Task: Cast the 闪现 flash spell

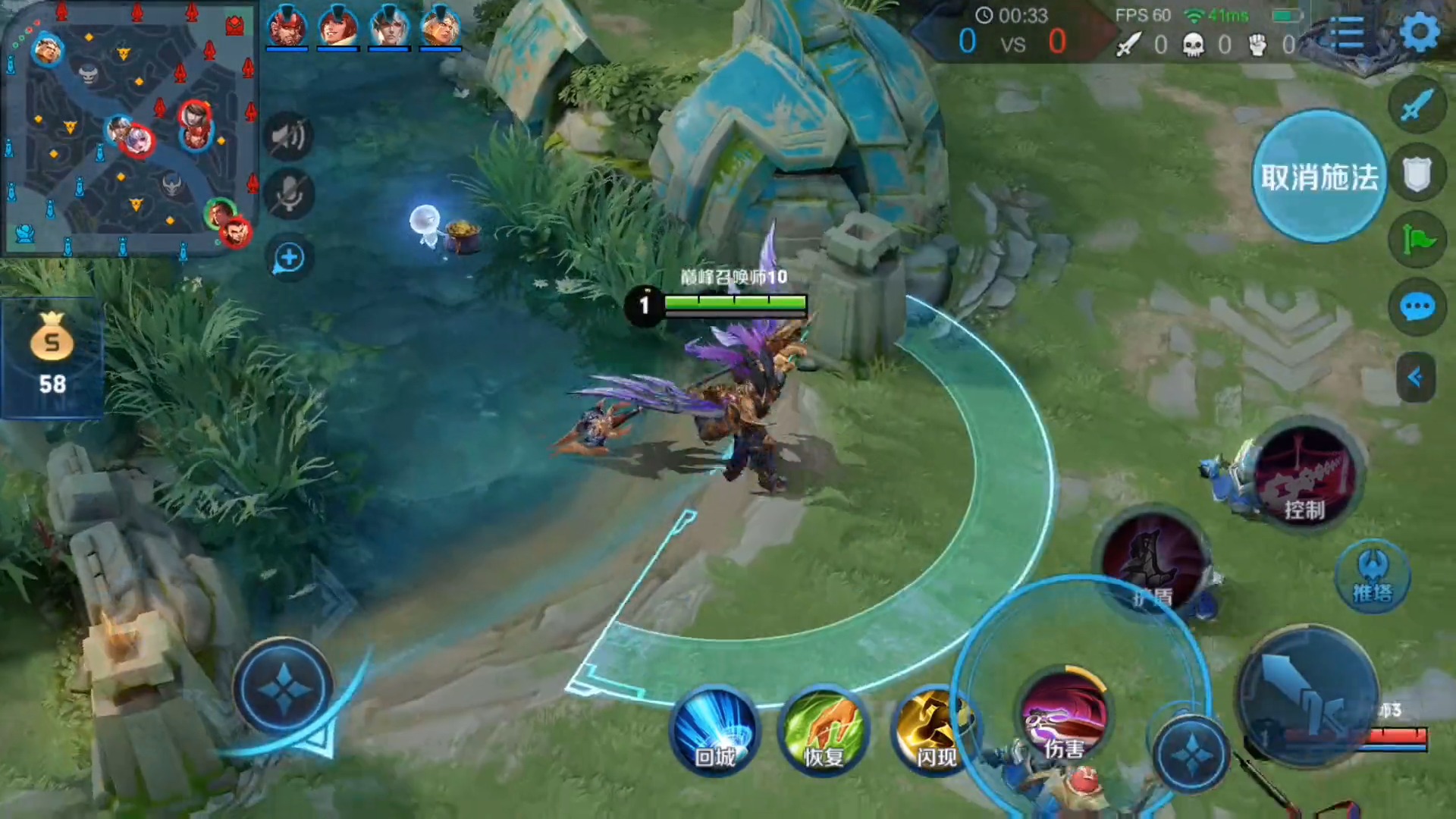Action: click(x=934, y=730)
